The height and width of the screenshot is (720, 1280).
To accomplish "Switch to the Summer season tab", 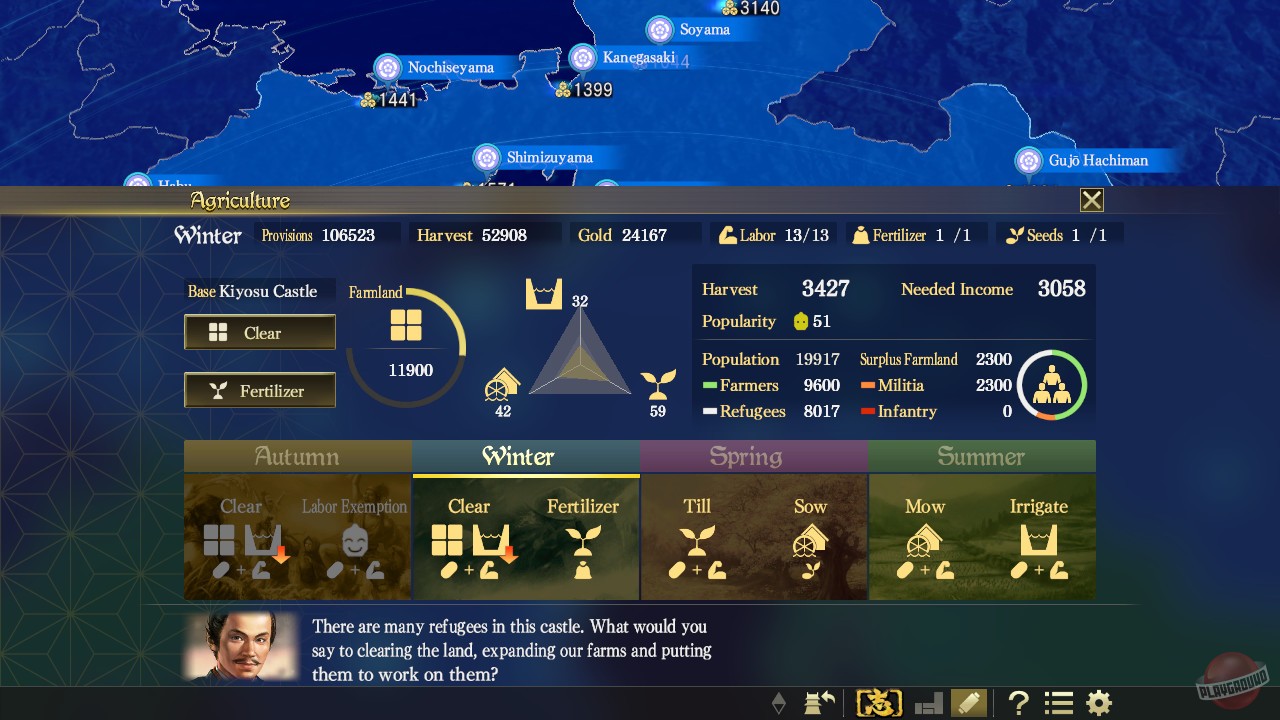I will (981, 457).
